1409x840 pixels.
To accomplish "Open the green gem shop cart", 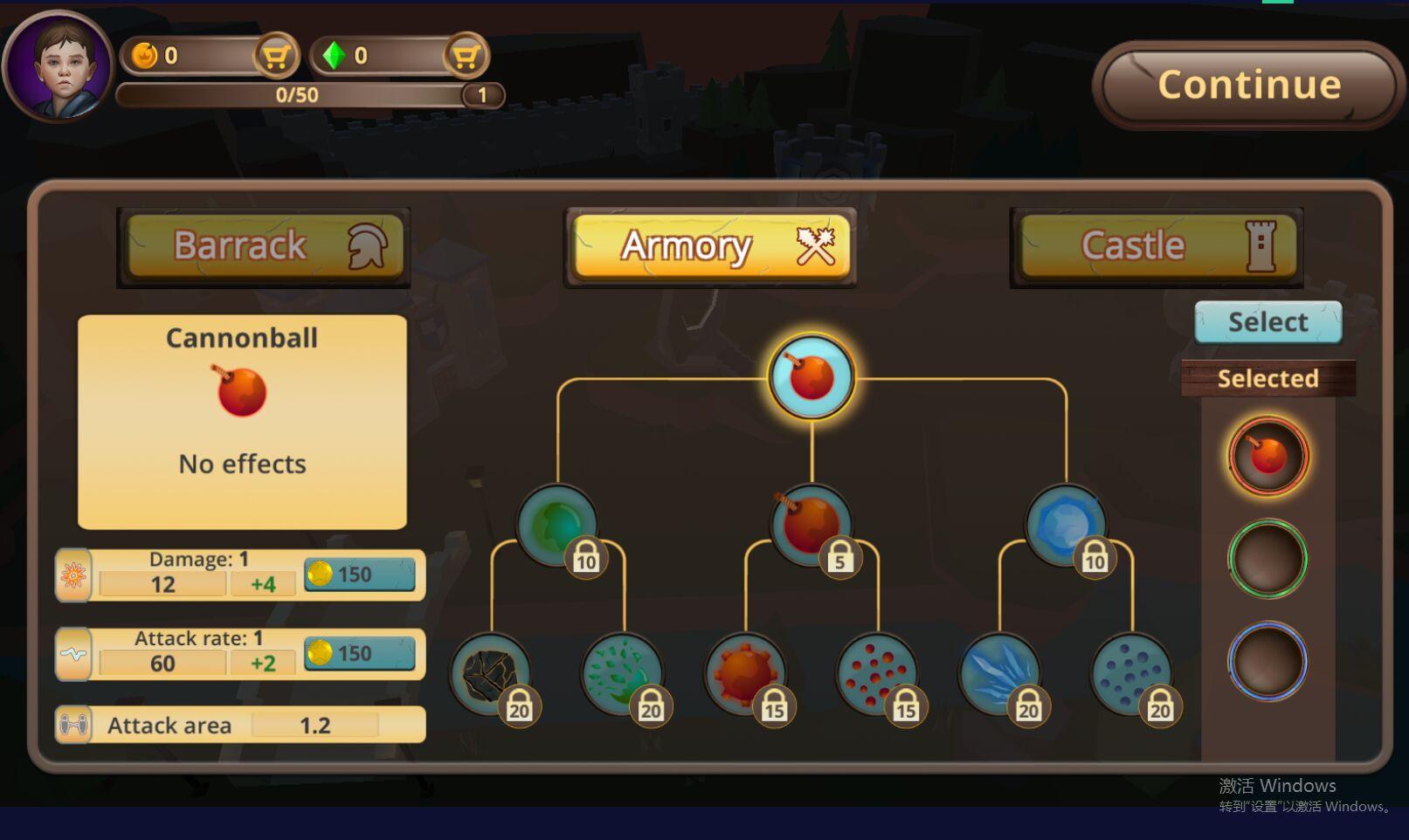I will coord(466,57).
